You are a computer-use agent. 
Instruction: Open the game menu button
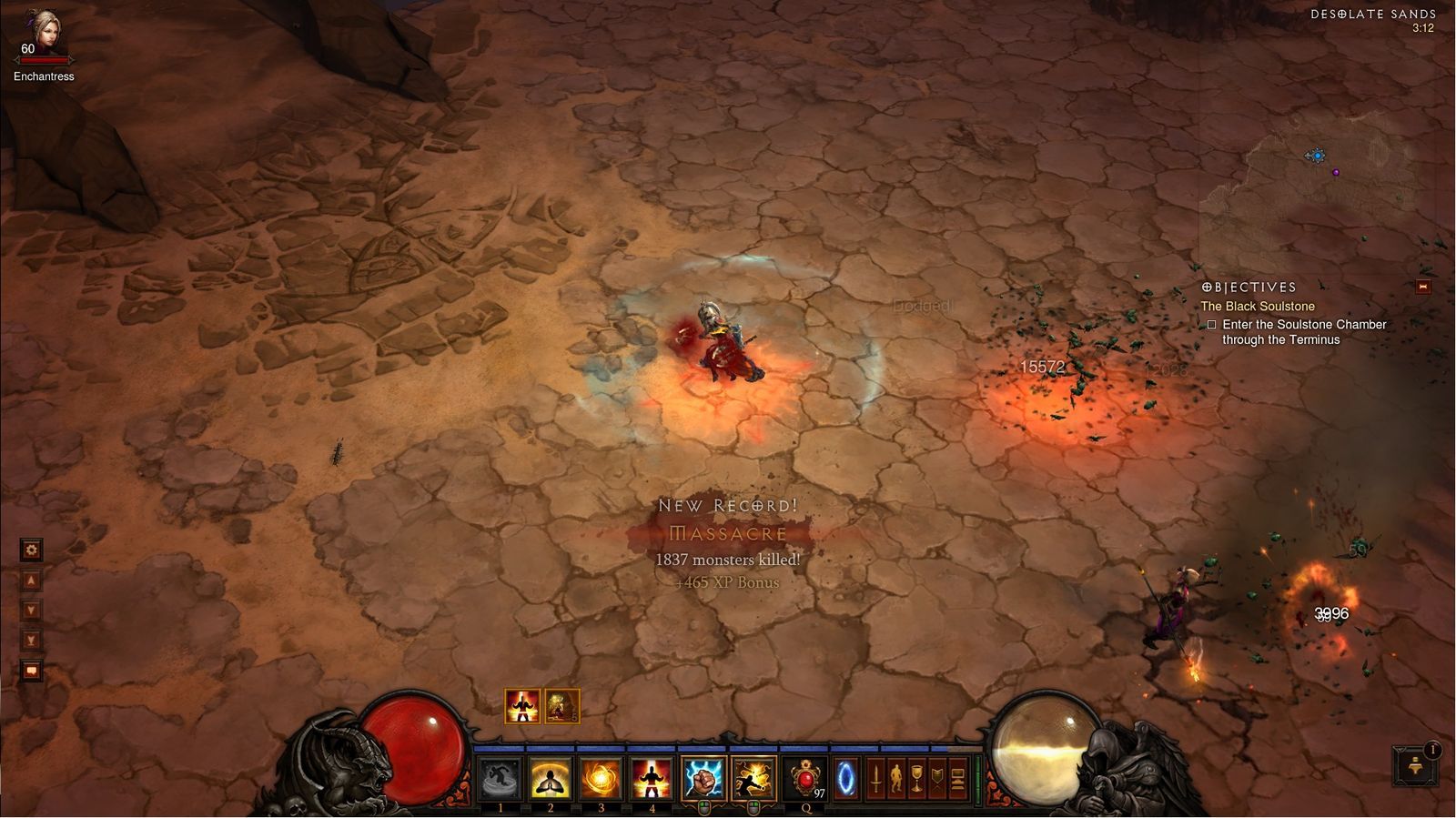(957, 779)
